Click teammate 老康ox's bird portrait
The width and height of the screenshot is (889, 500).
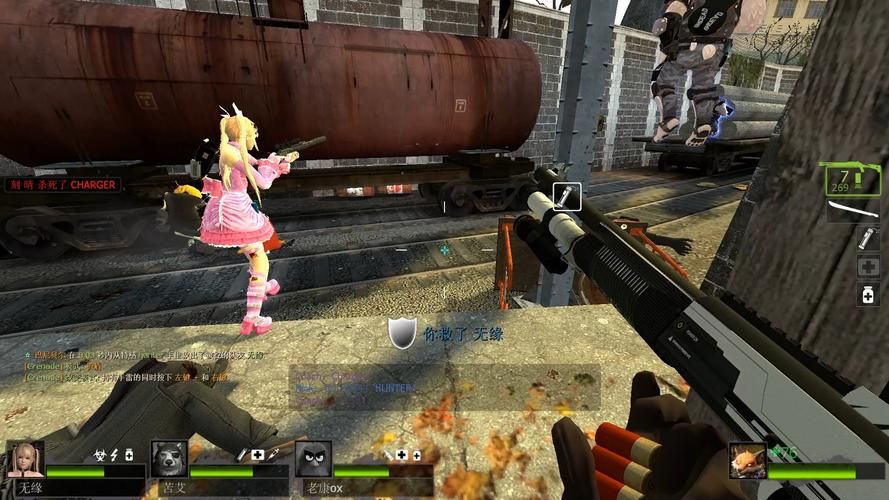tap(313, 459)
